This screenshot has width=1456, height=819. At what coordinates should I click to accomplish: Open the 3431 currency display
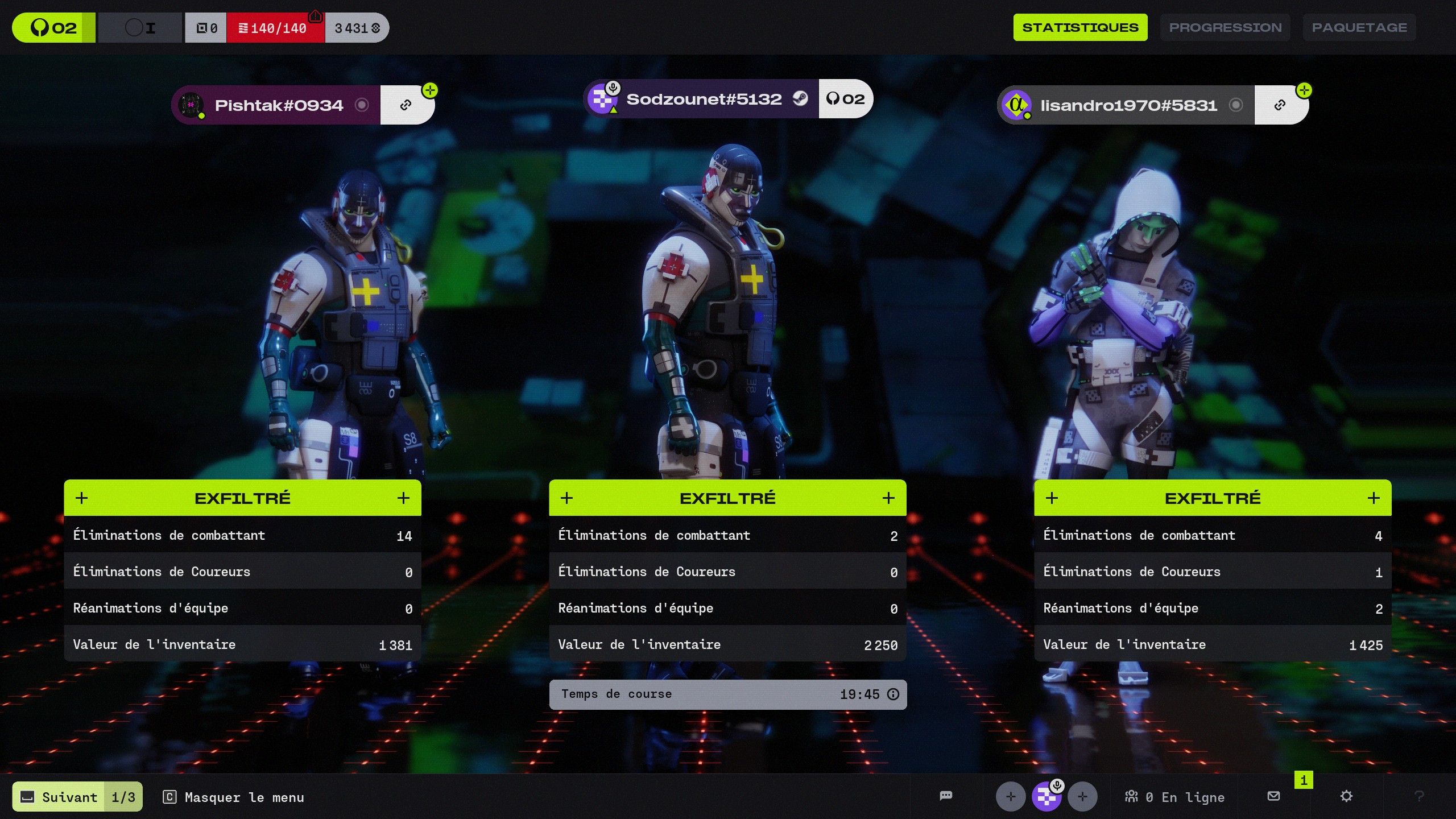(x=357, y=28)
